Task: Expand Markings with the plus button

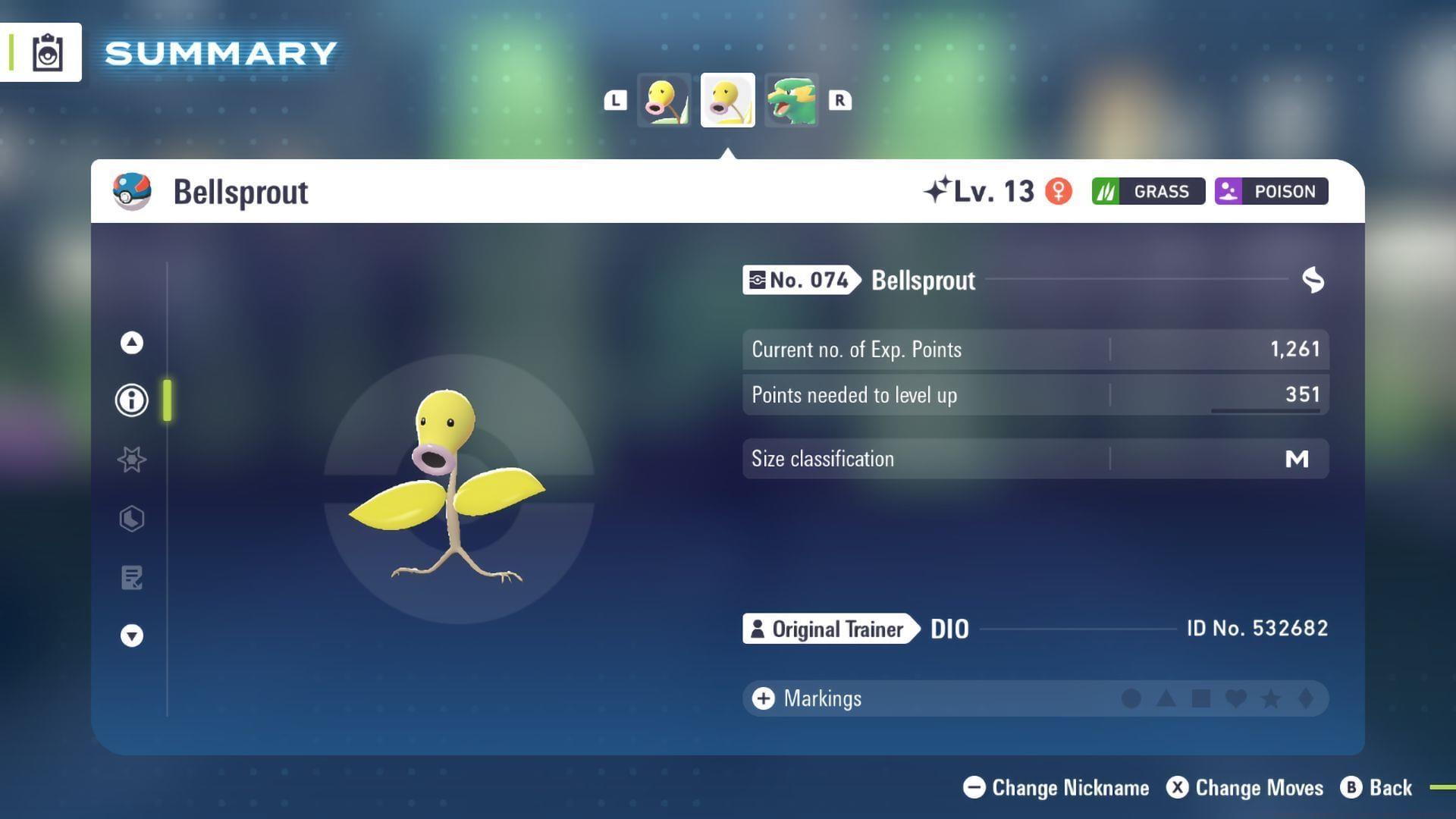Action: [x=763, y=698]
